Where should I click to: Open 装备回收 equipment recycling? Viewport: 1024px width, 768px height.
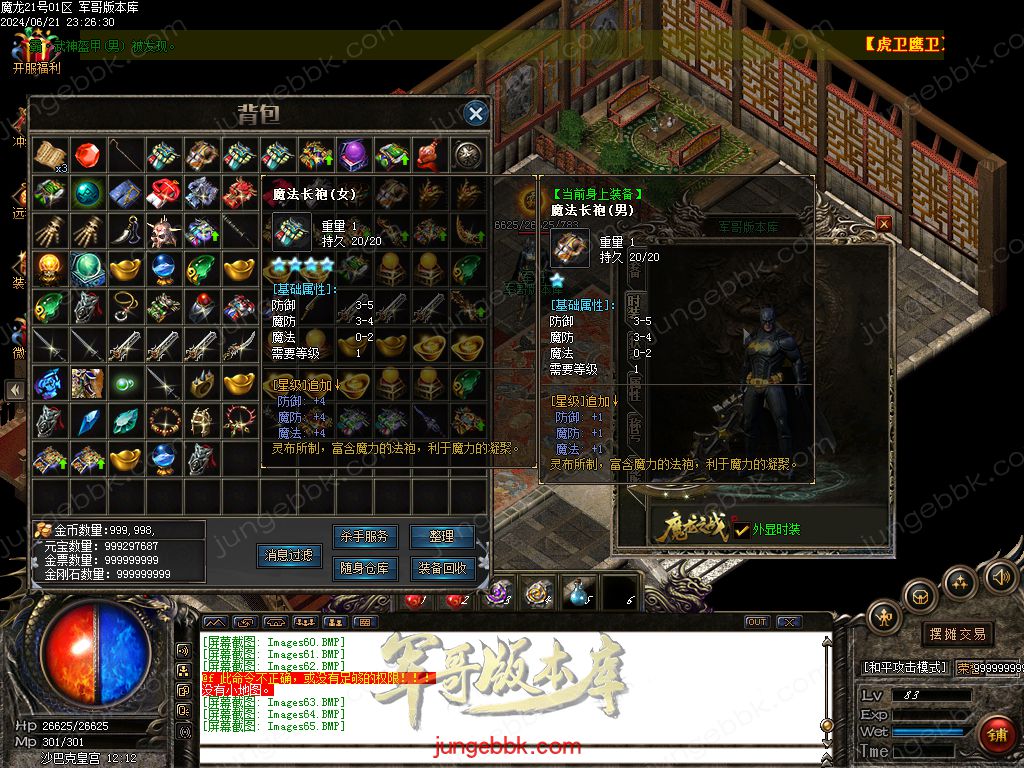pyautogui.click(x=441, y=569)
